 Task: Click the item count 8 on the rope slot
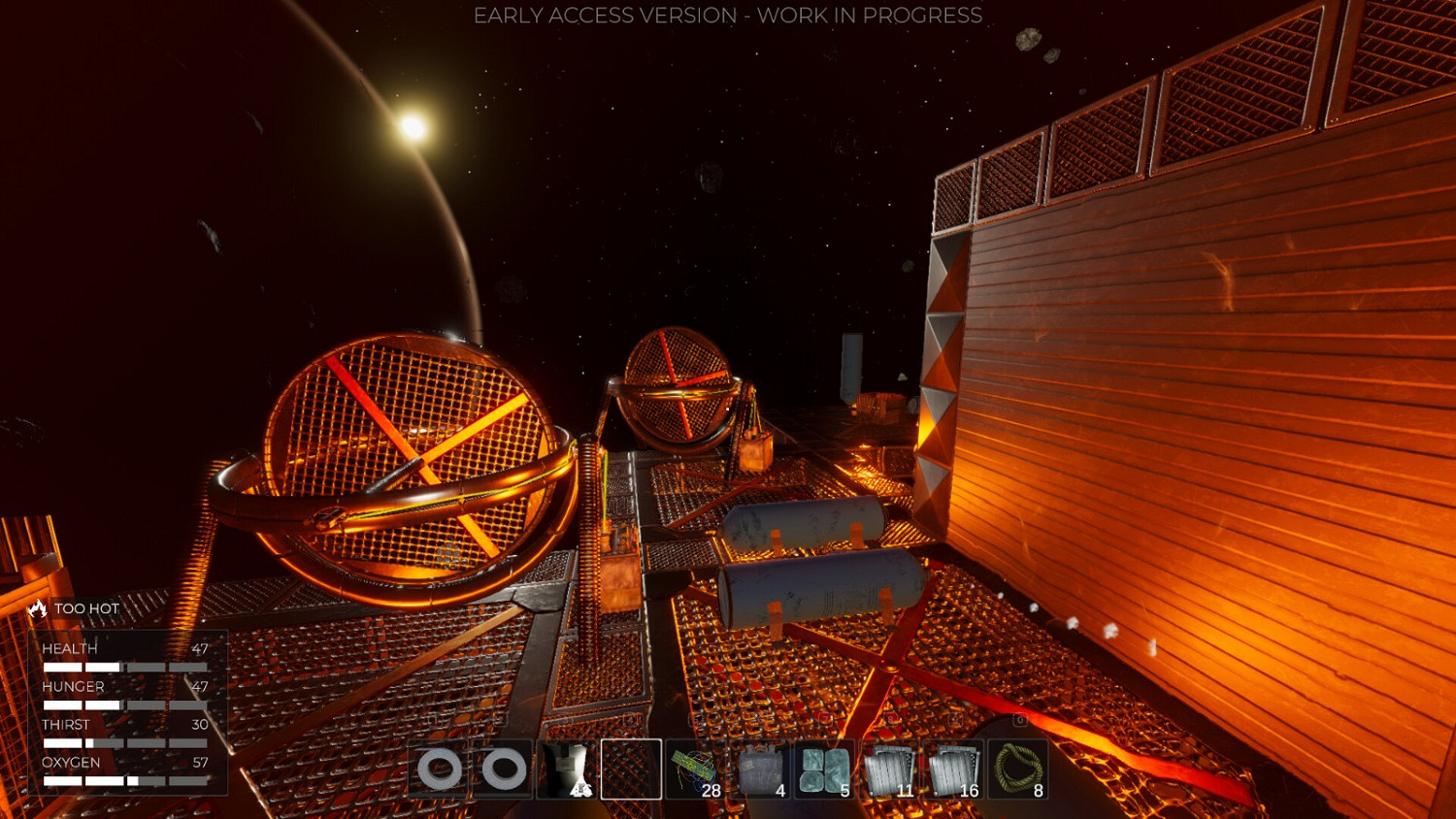(x=1037, y=791)
